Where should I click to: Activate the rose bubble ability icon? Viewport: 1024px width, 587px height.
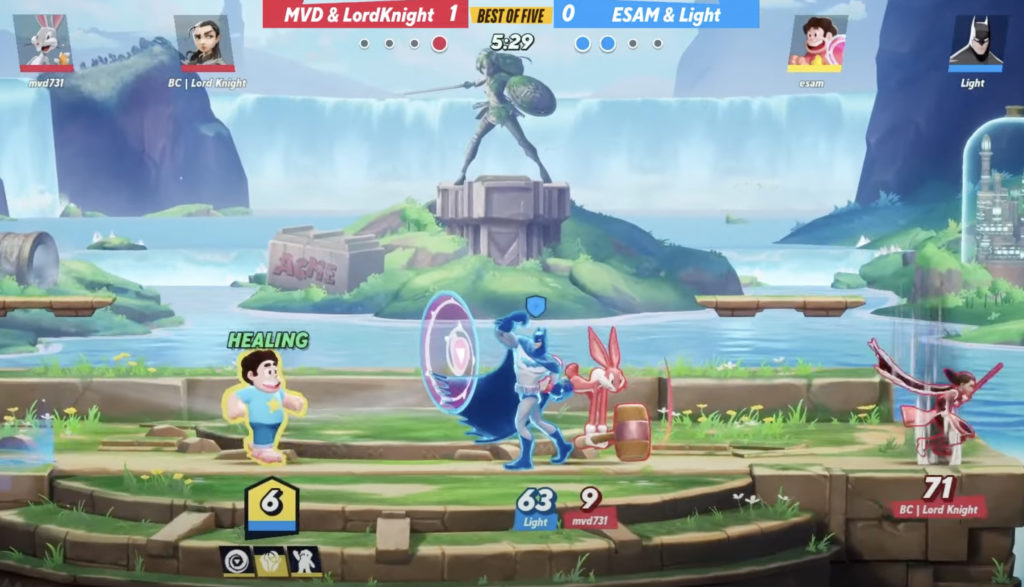click(x=271, y=561)
